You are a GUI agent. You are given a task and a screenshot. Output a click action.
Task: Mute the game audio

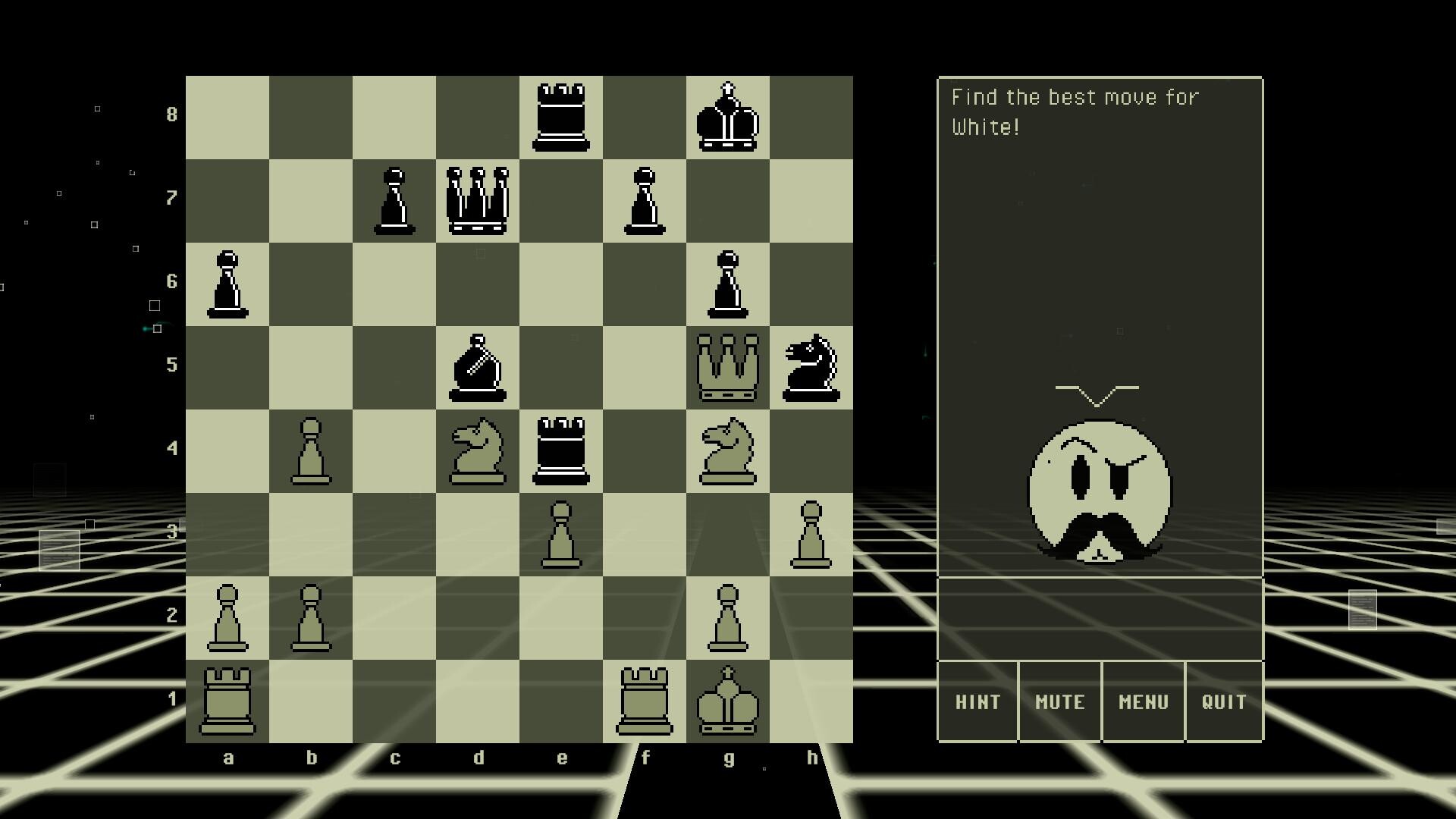coord(1059,701)
